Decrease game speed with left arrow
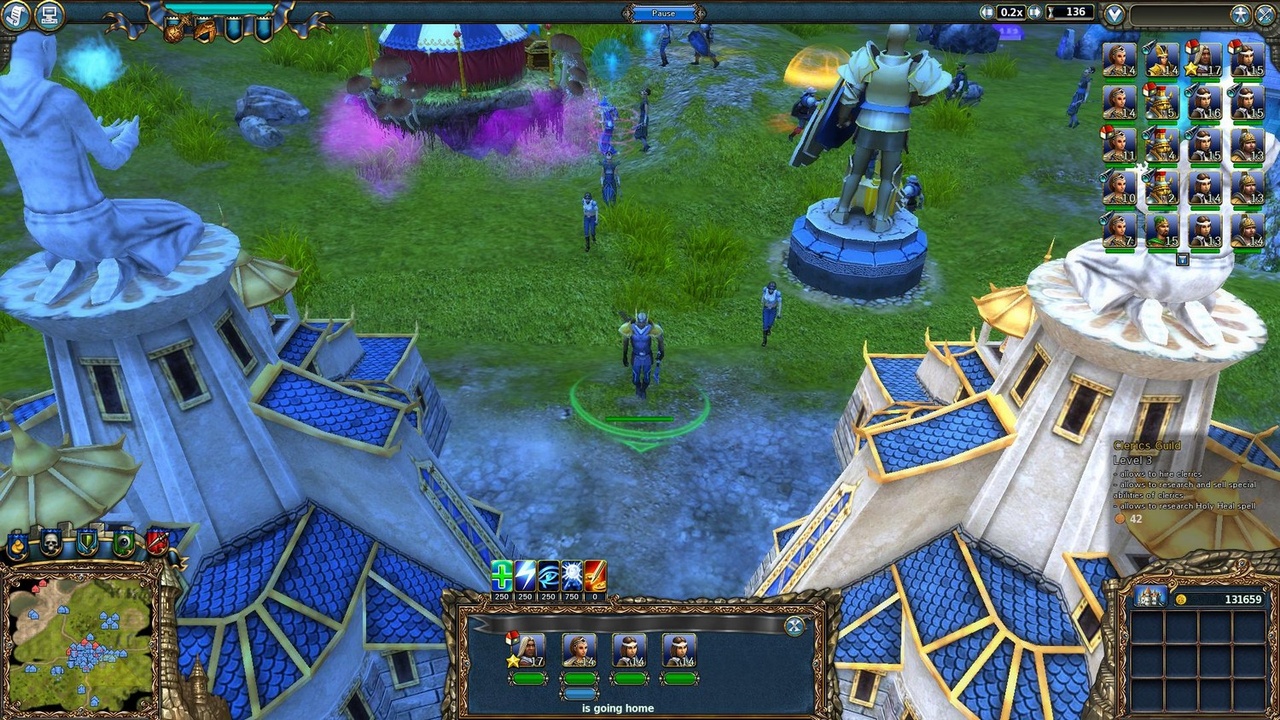The width and height of the screenshot is (1280, 720). [x=986, y=12]
